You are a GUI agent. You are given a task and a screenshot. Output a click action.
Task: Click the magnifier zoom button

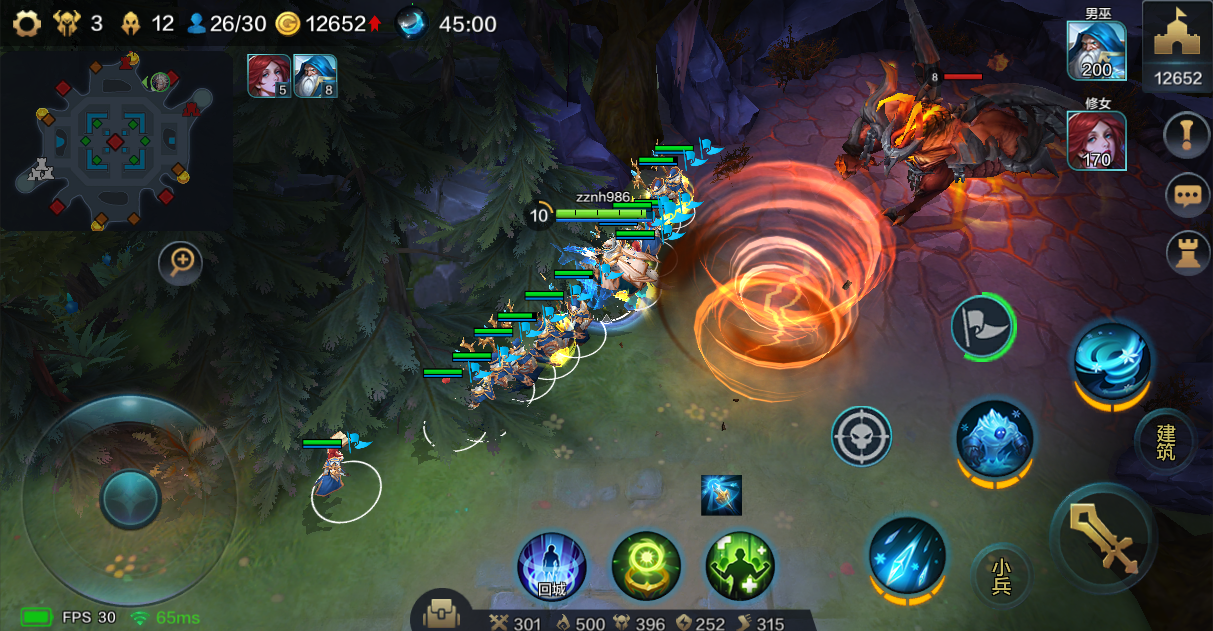(x=182, y=263)
